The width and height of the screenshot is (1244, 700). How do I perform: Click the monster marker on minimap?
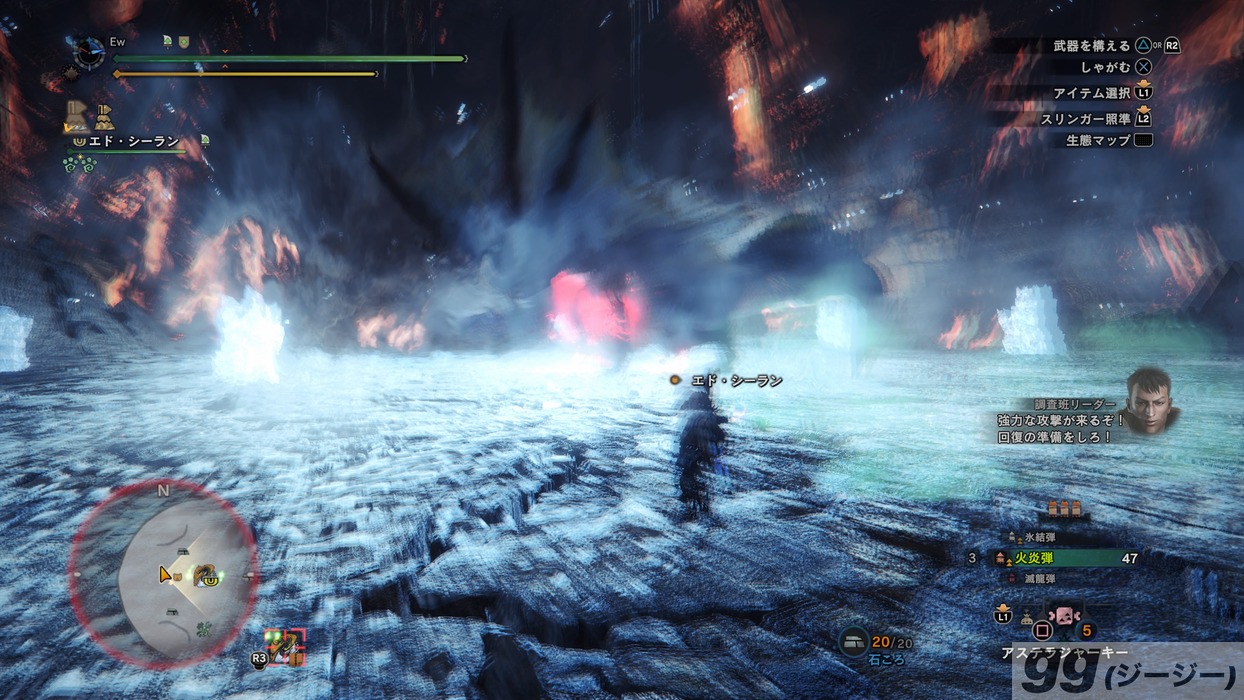coord(206,576)
